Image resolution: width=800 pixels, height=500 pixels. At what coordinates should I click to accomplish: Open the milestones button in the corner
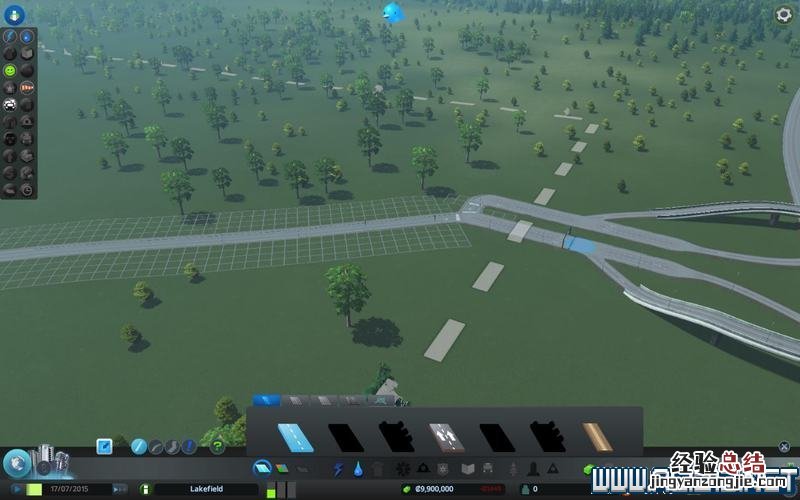[17, 462]
